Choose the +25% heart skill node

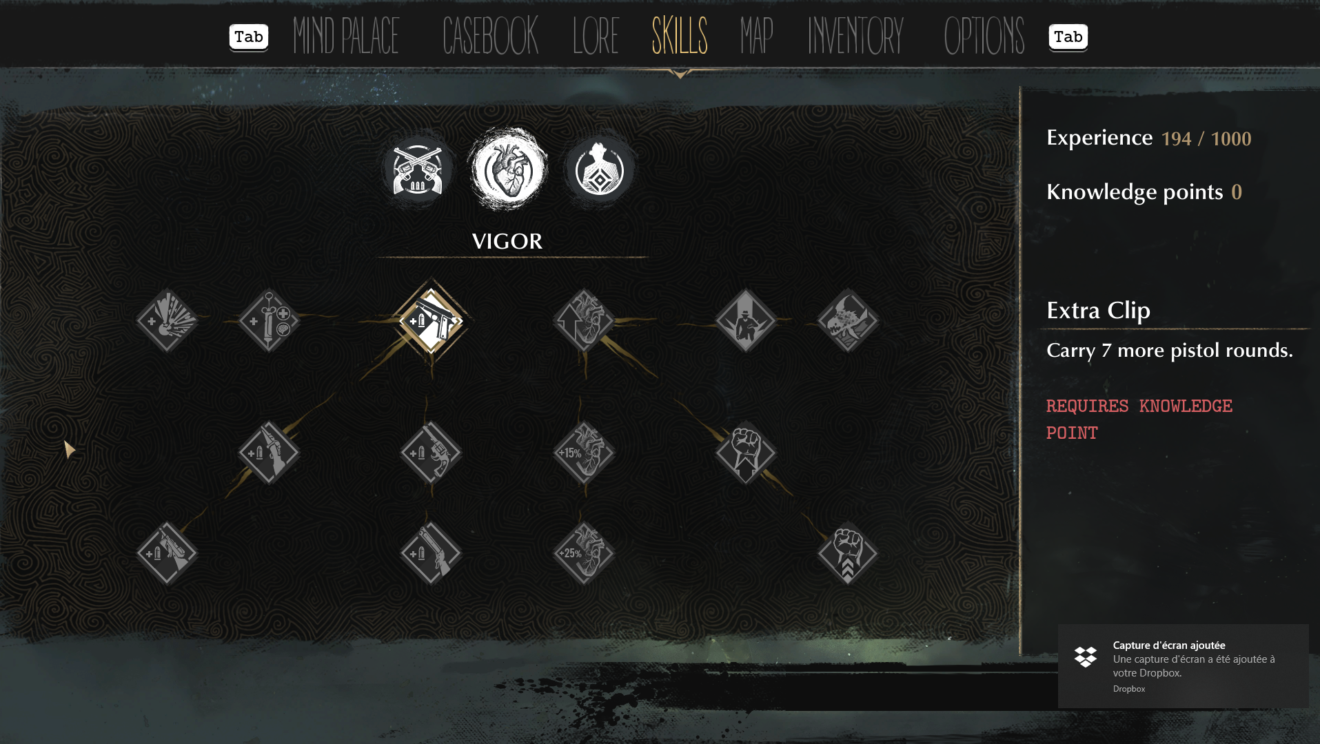584,553
